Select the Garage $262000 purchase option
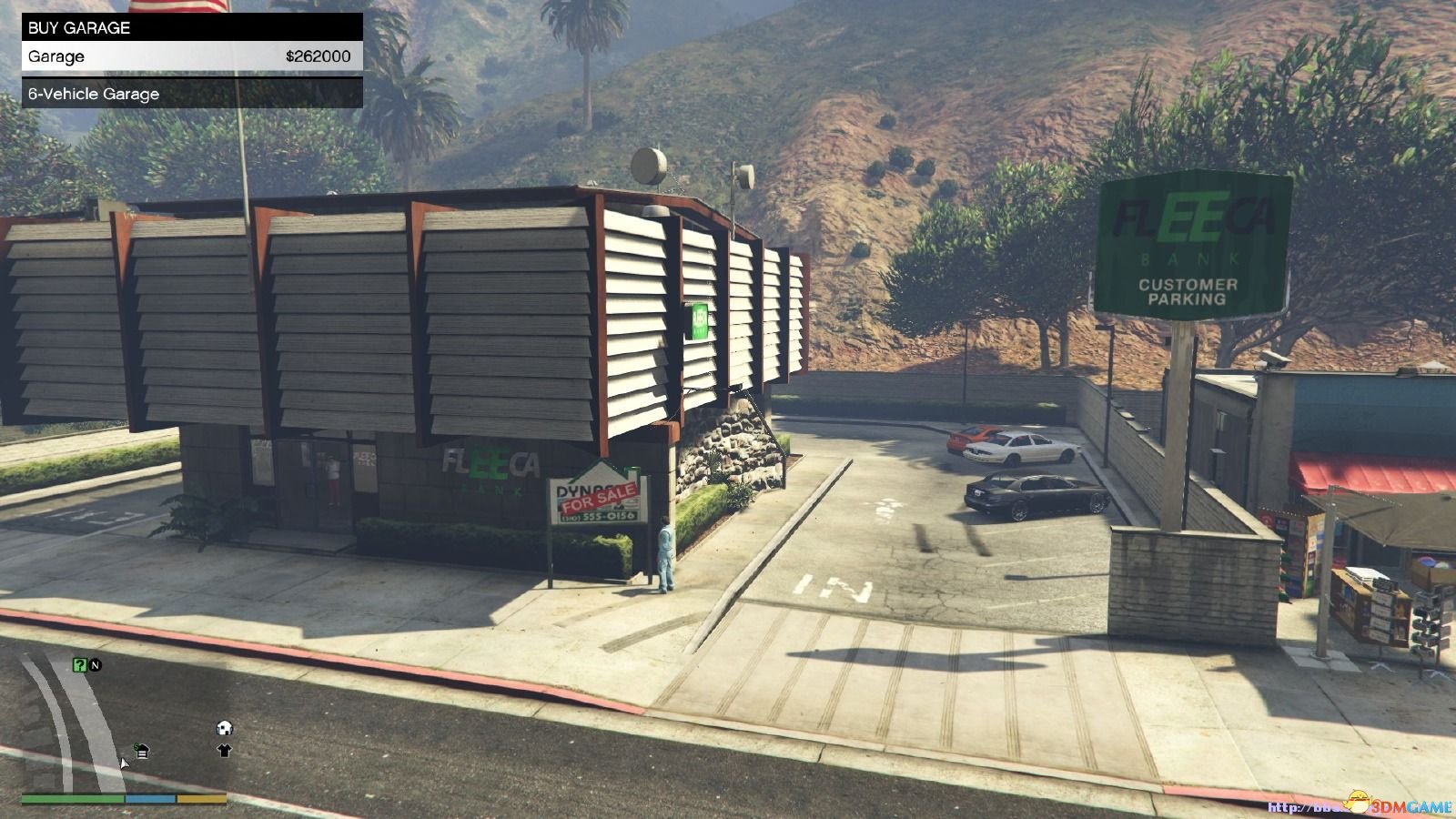The height and width of the screenshot is (819, 1456). point(191,56)
